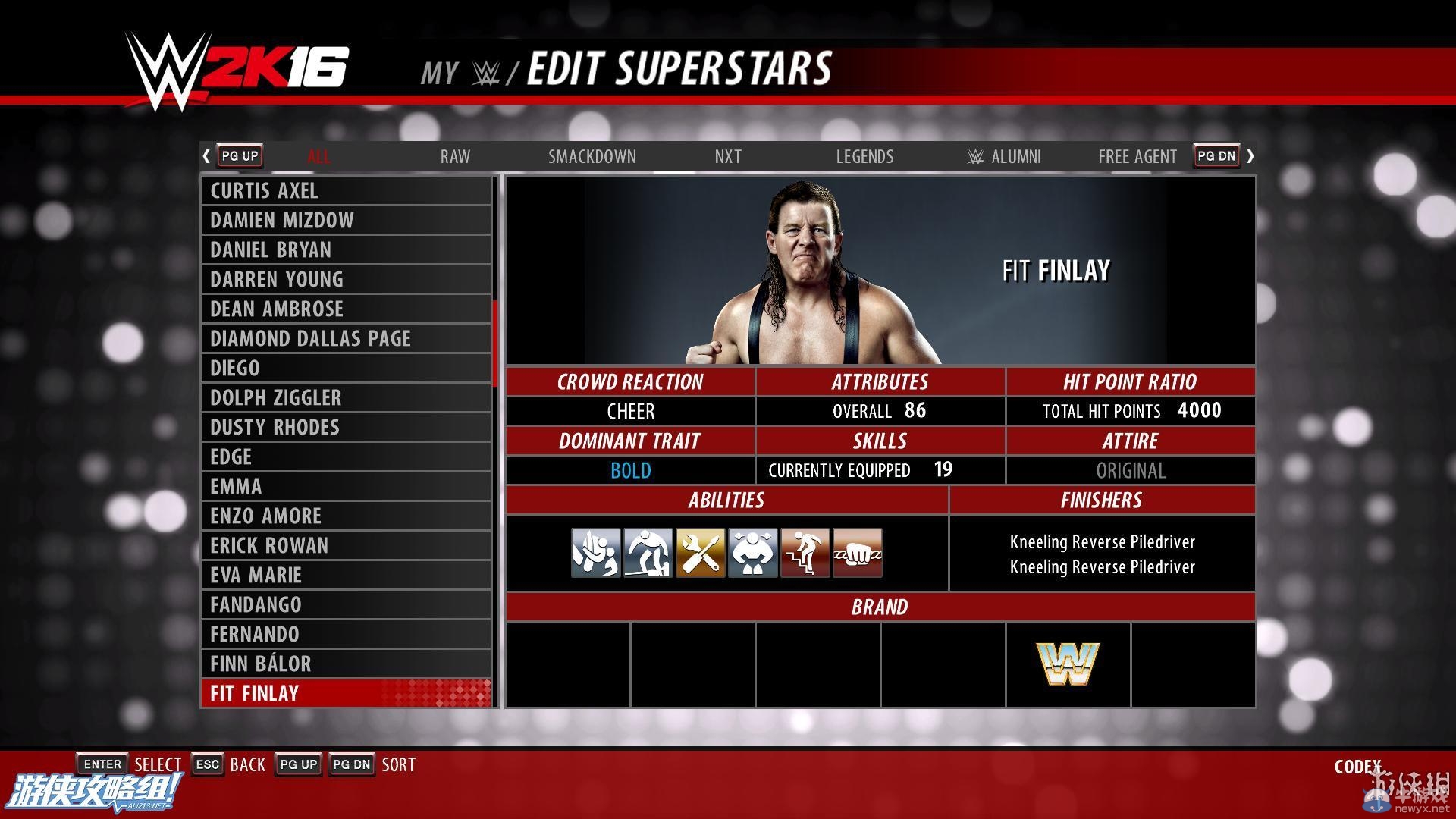Change dominant trait BOLD setting
Screen dimensions: 1456x819
[630, 470]
